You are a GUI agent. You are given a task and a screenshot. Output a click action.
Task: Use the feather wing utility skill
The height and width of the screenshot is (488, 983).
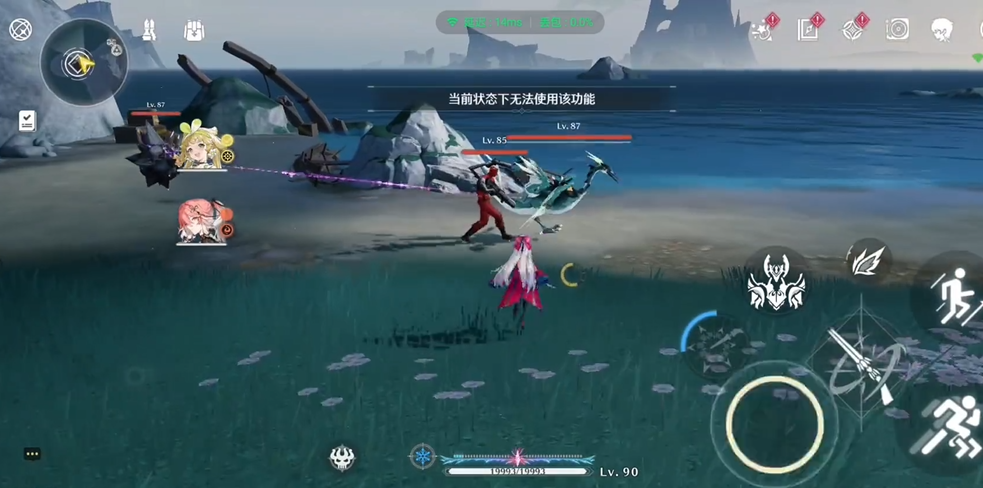[866, 262]
